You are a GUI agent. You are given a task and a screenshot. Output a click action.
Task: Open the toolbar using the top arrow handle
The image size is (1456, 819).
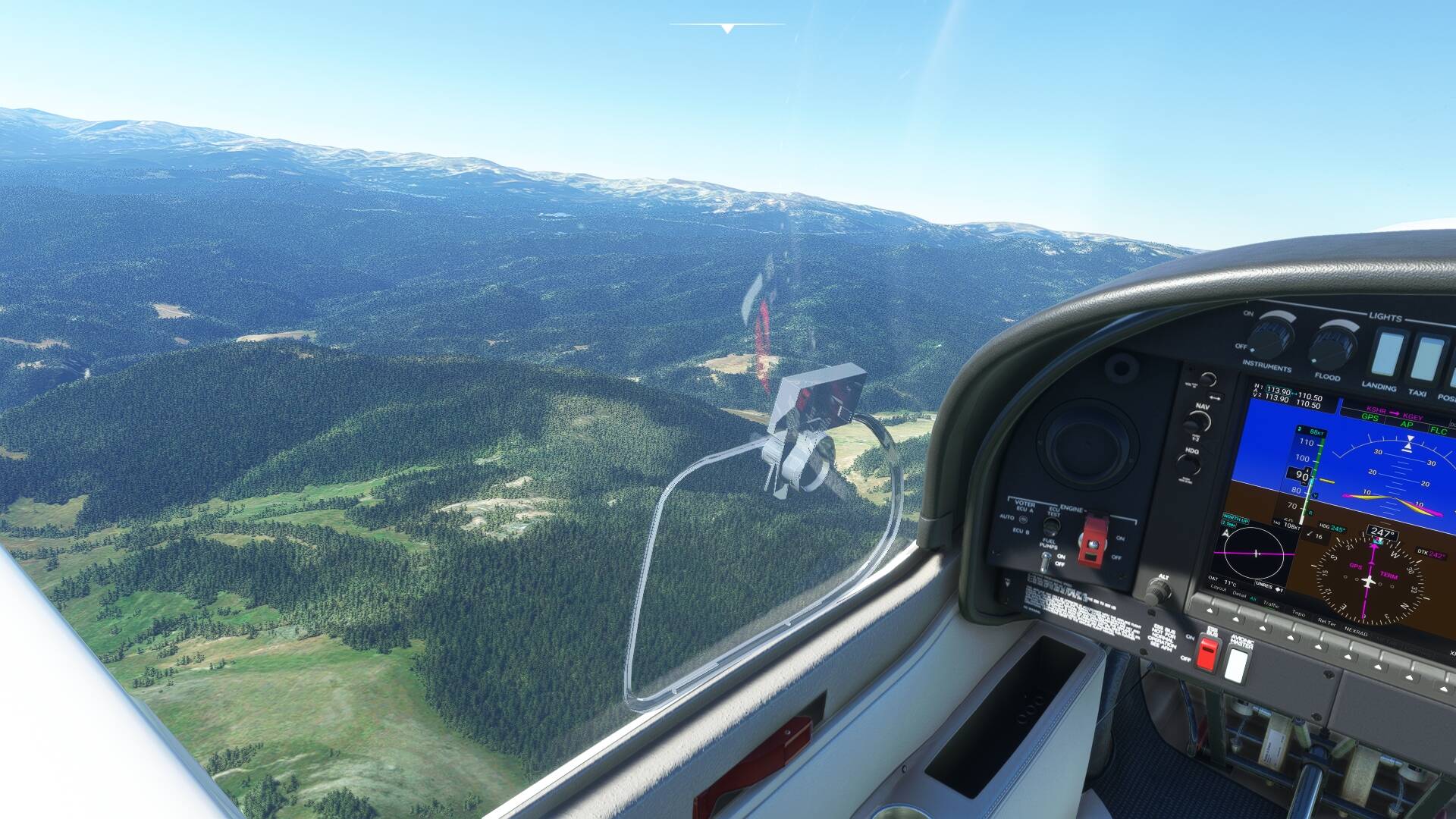[727, 29]
